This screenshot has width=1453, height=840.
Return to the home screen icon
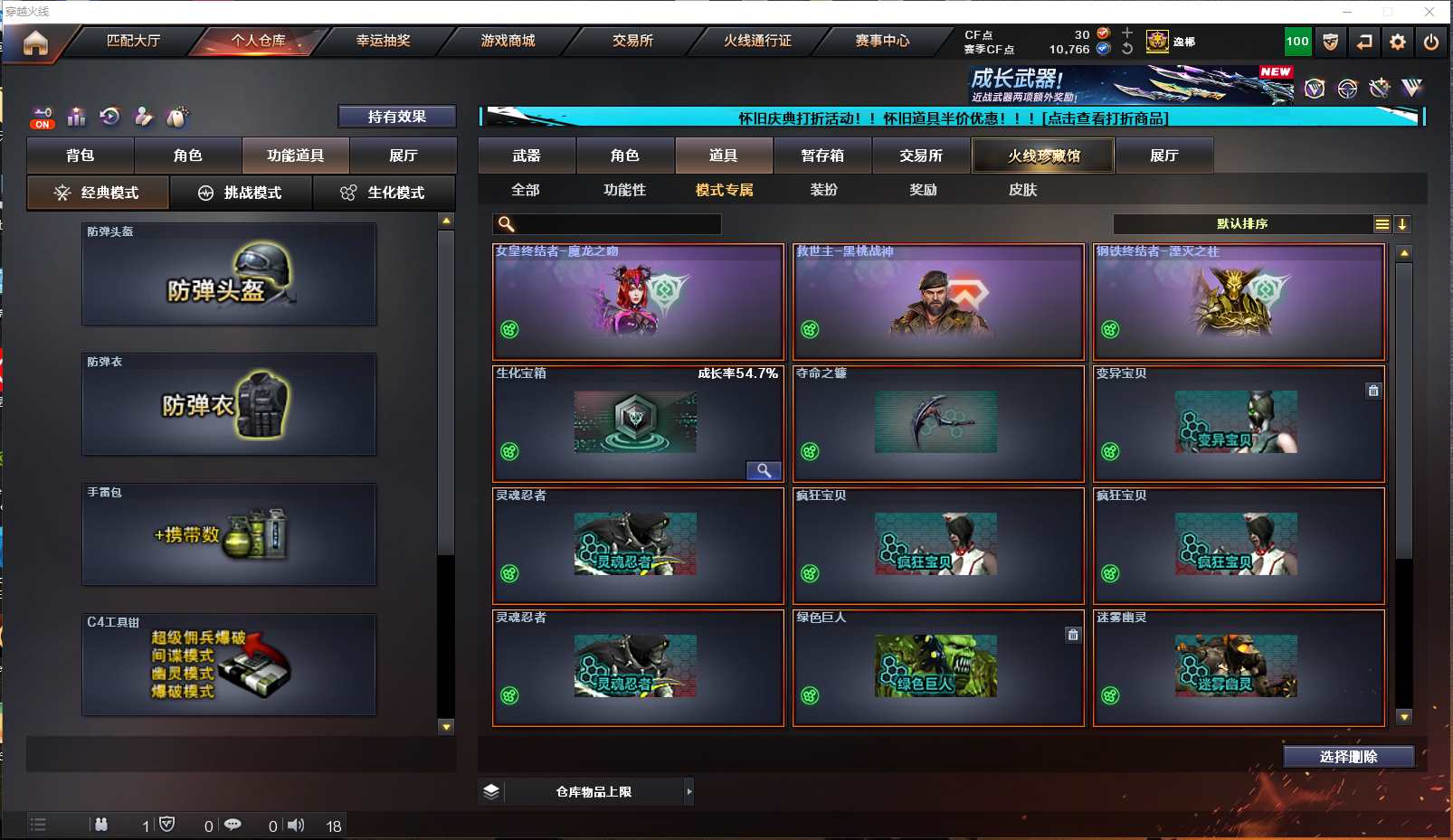[35, 42]
